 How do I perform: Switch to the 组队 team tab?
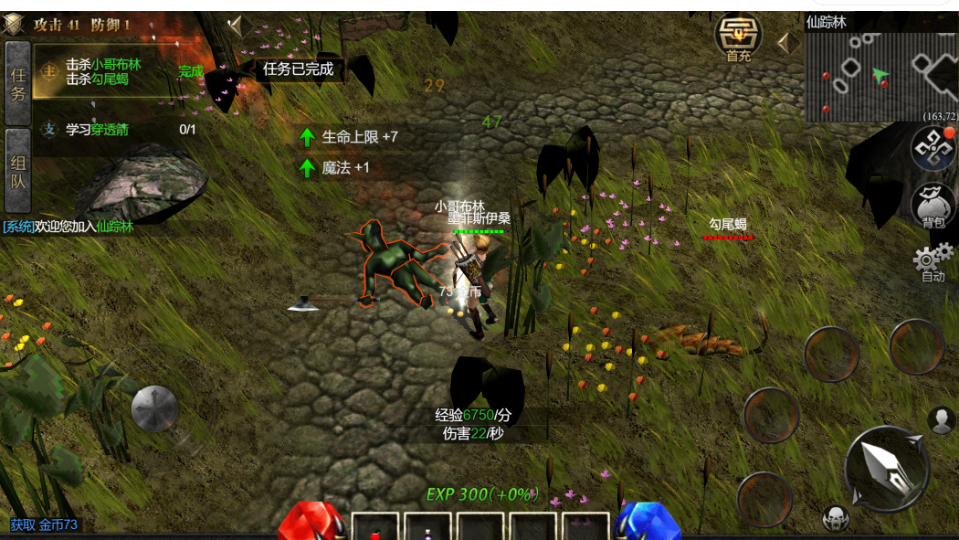click(x=17, y=170)
